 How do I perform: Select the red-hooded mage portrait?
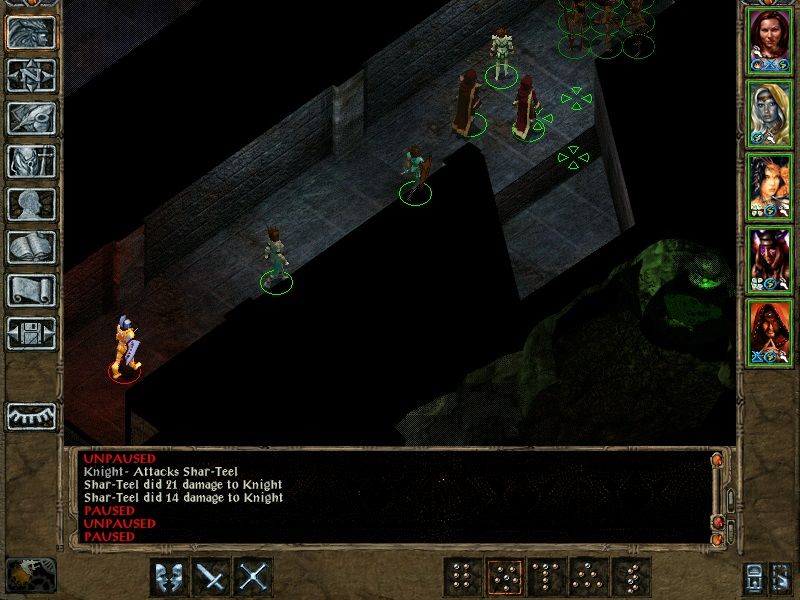(x=770, y=331)
